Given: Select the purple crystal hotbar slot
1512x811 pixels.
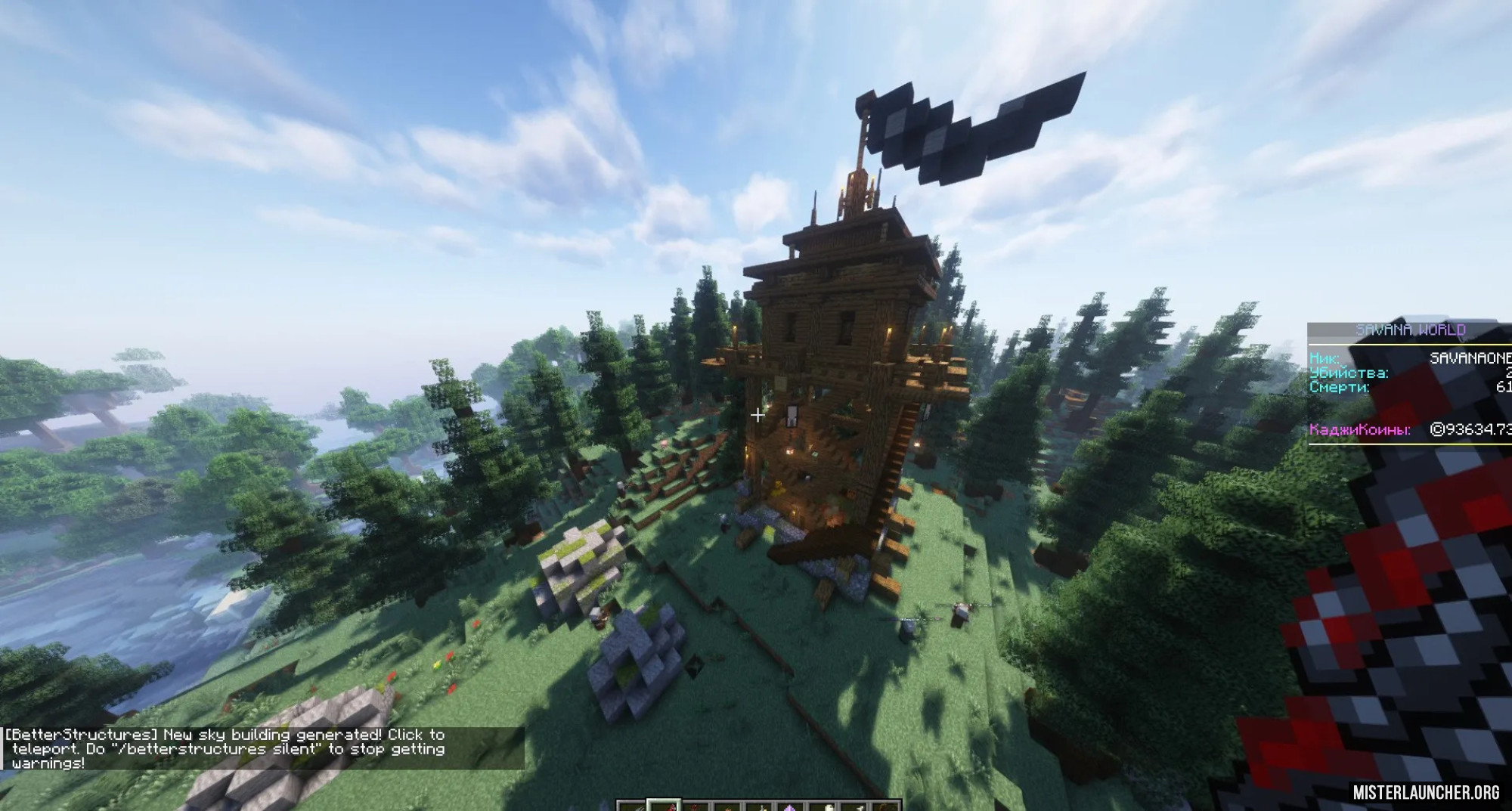Looking at the screenshot, I should (792, 806).
